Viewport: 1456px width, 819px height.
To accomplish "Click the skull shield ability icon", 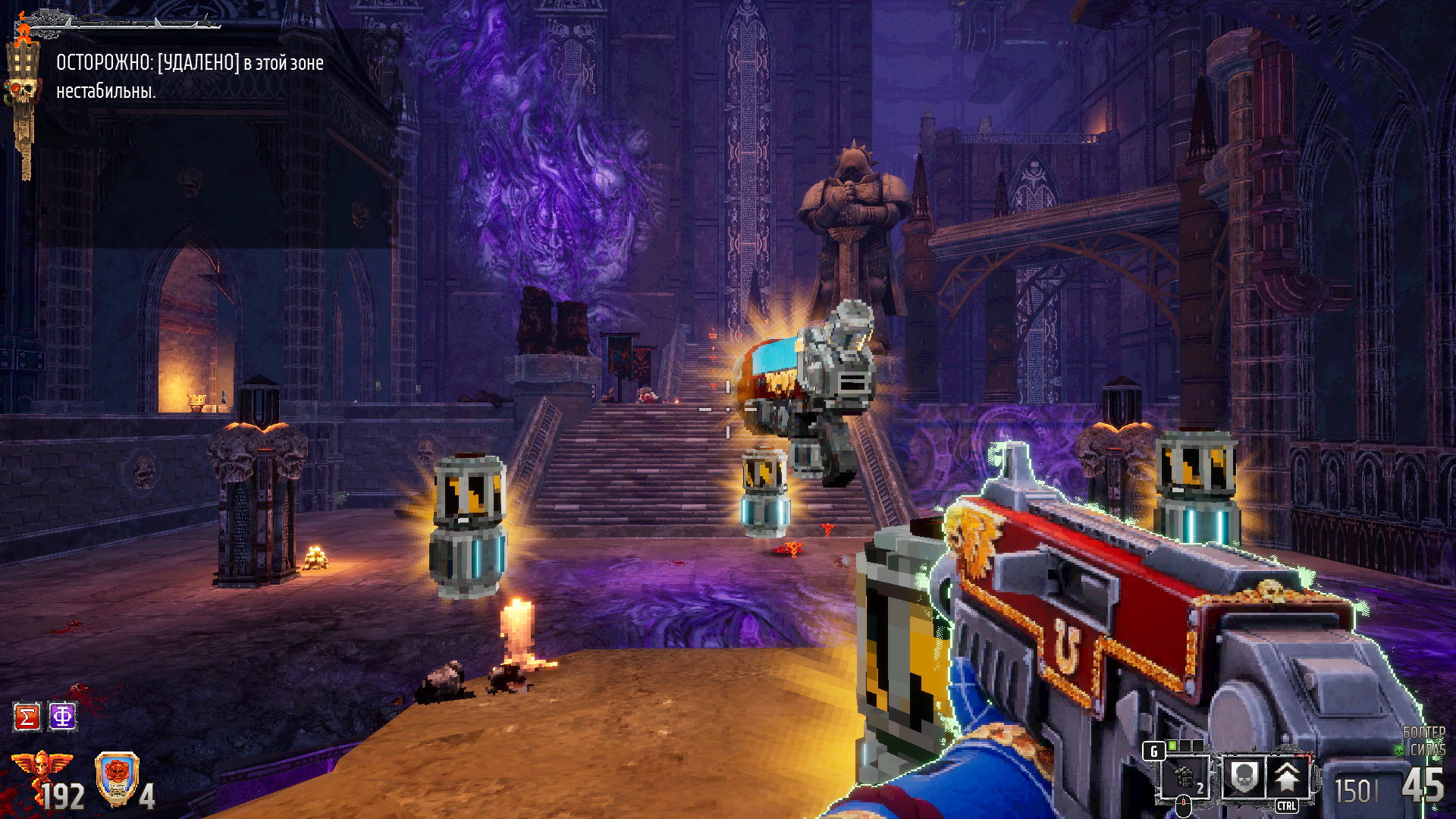I will tap(1243, 776).
